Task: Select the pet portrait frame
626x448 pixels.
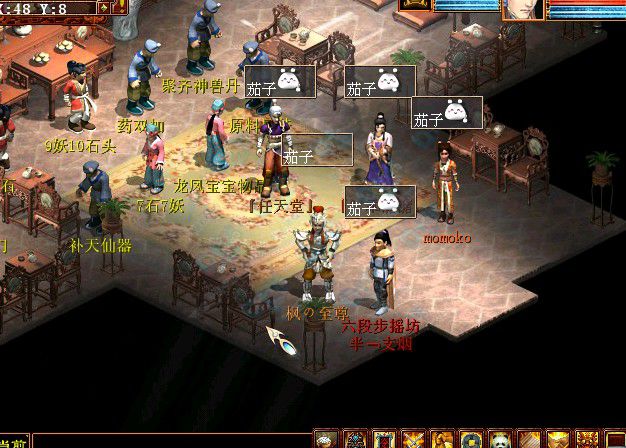Action: tap(414, 5)
